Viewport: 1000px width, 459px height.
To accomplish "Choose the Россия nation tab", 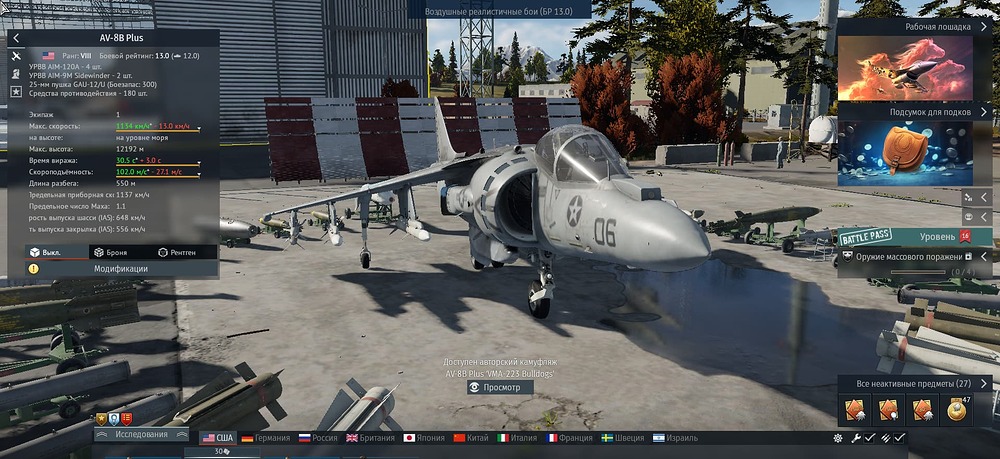I will click(x=317, y=438).
